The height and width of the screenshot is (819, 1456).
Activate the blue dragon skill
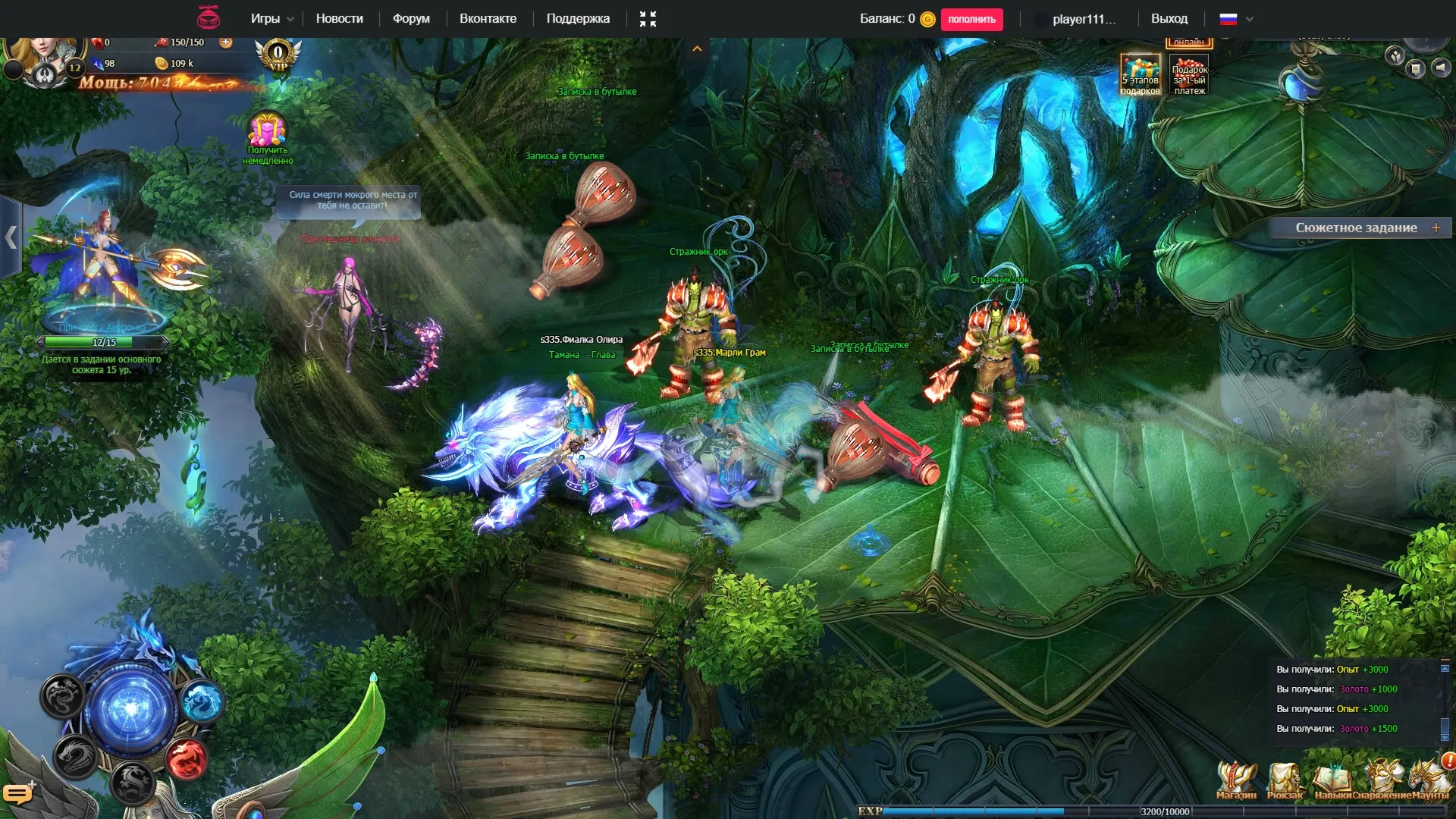pos(202,700)
